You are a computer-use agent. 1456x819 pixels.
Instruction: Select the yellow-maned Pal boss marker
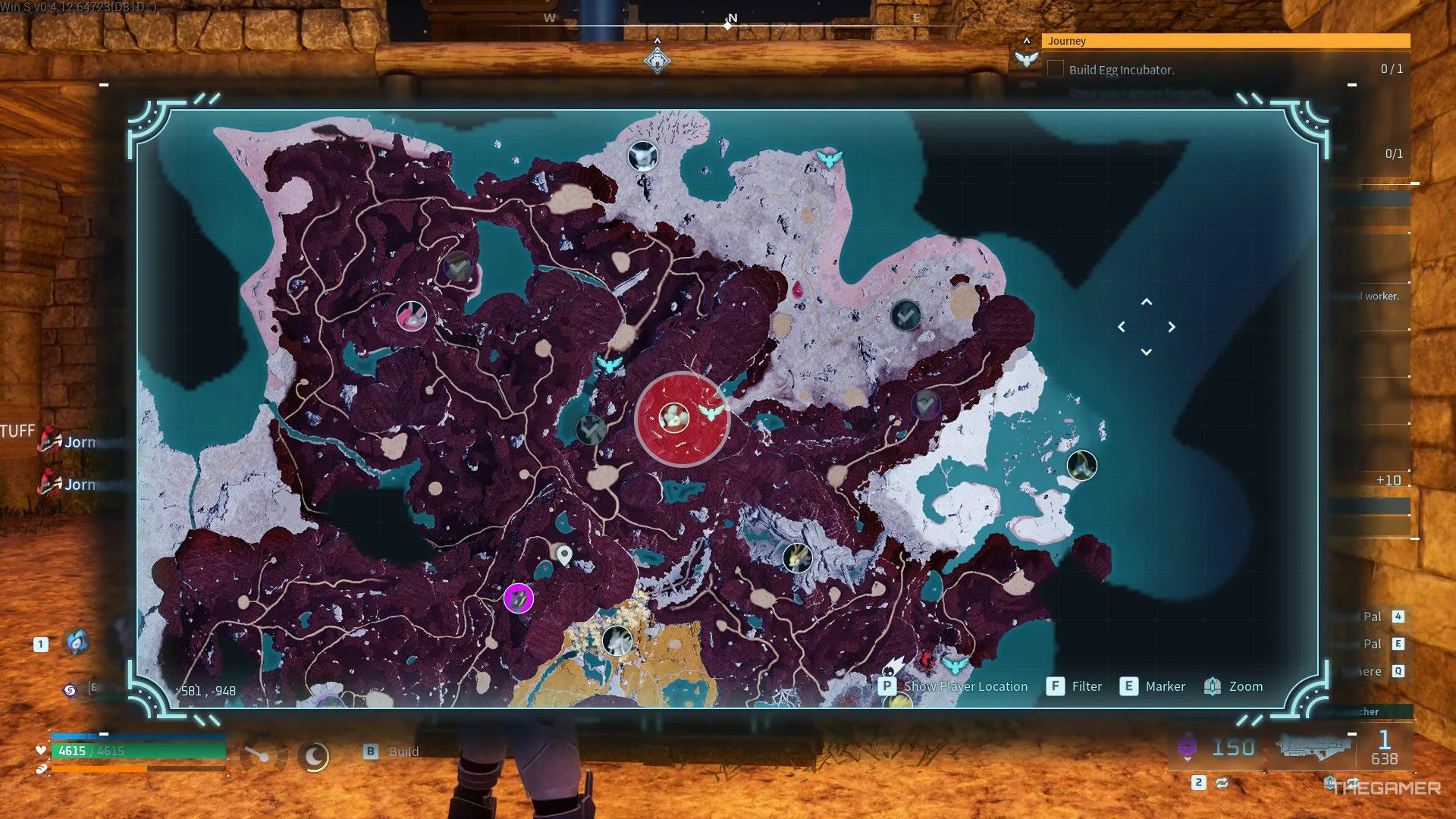(x=797, y=559)
